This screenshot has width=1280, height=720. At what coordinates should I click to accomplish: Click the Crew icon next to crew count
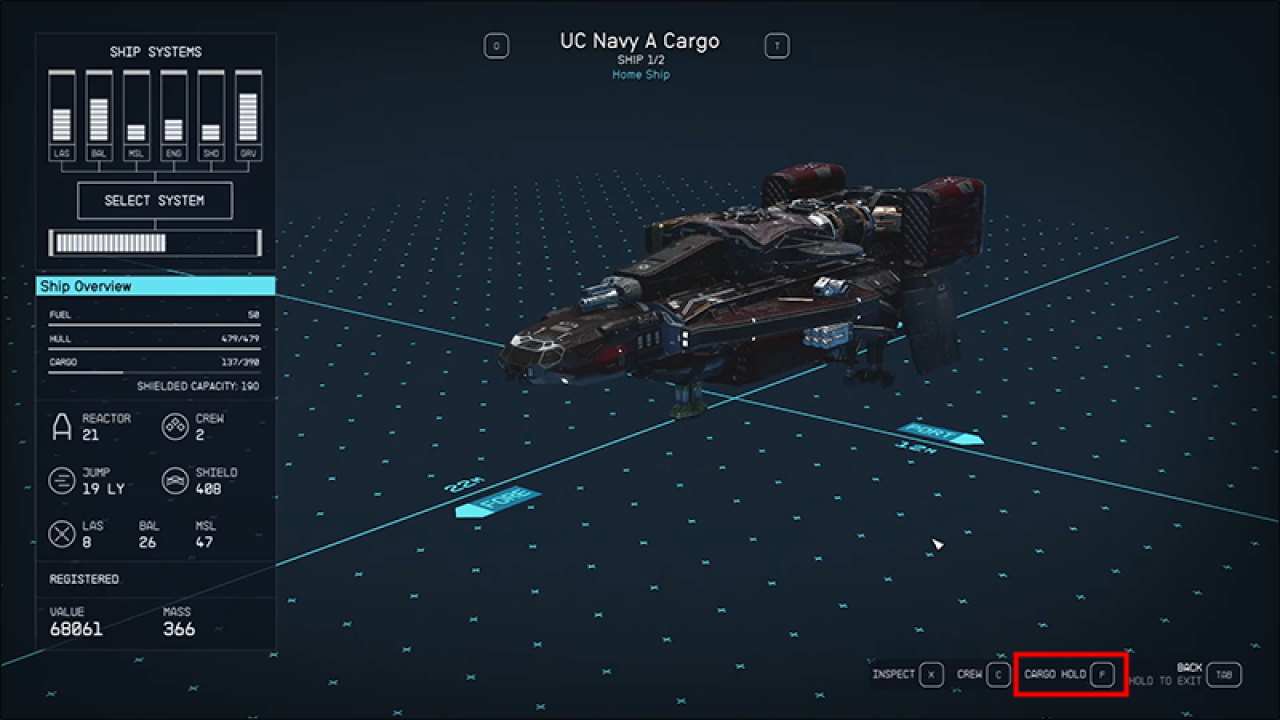tap(176, 426)
